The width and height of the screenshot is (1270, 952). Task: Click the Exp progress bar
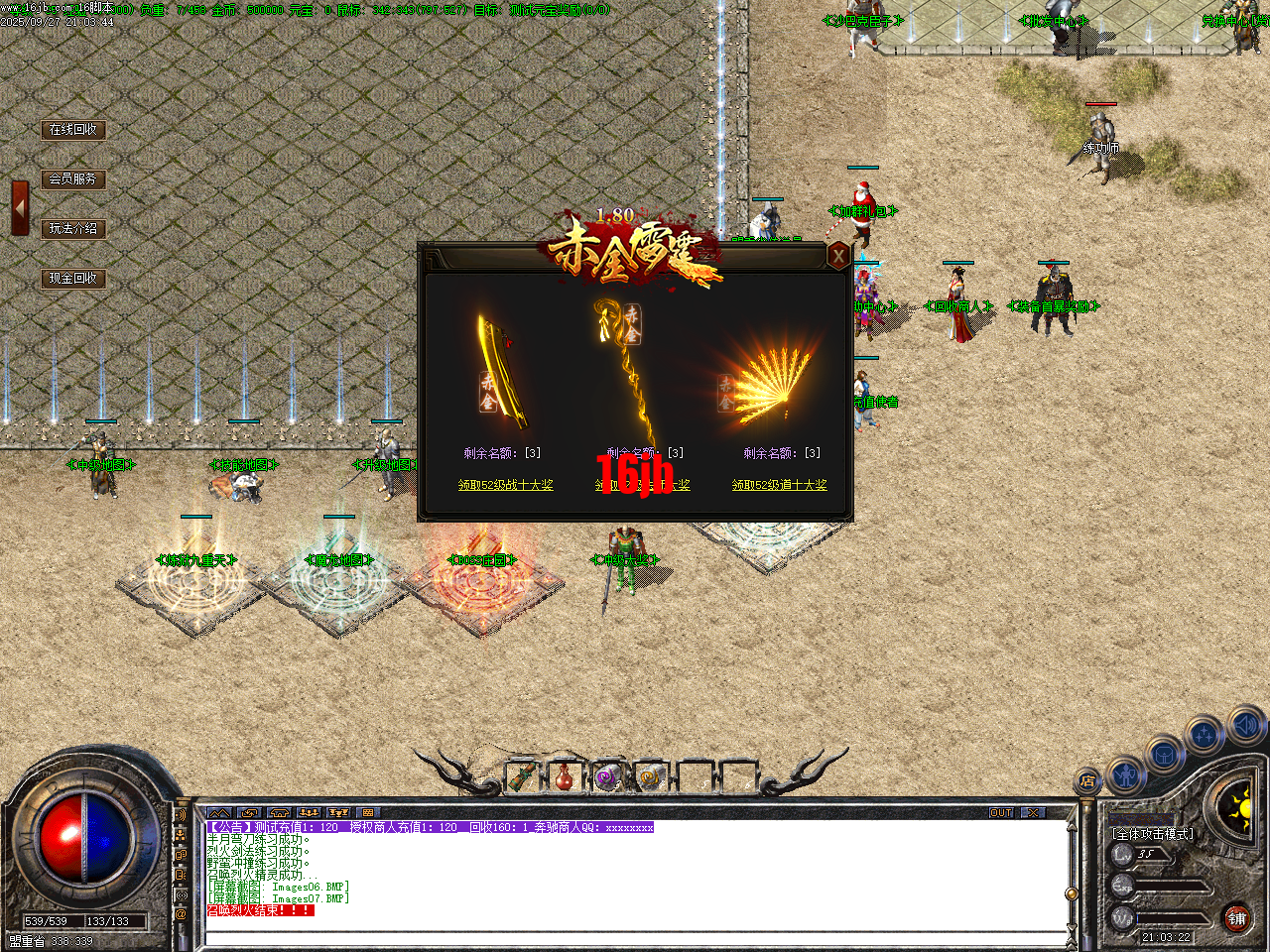point(1169,887)
